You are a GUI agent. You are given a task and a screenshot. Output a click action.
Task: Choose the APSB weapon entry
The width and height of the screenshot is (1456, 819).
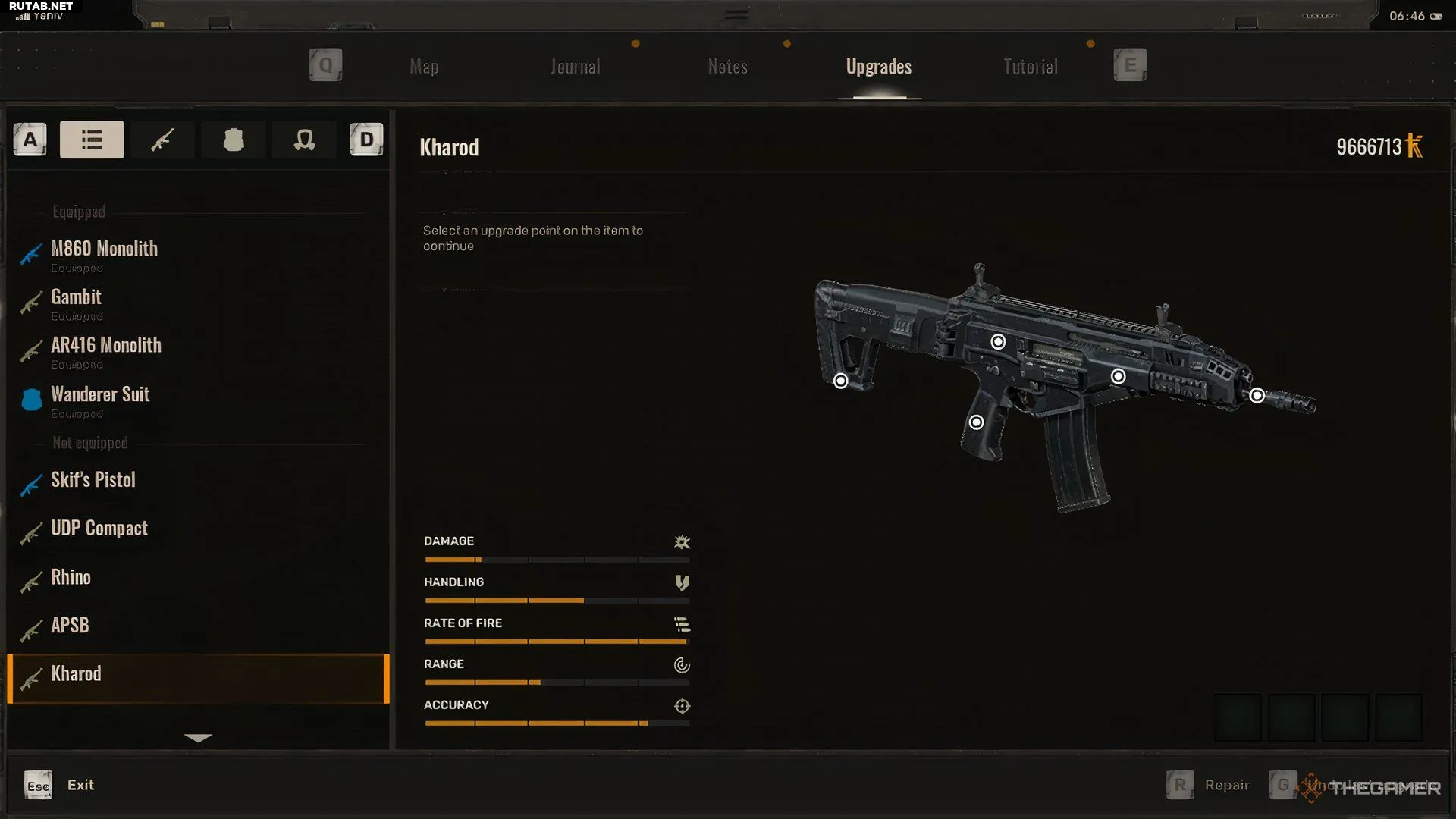pyautogui.click(x=70, y=626)
